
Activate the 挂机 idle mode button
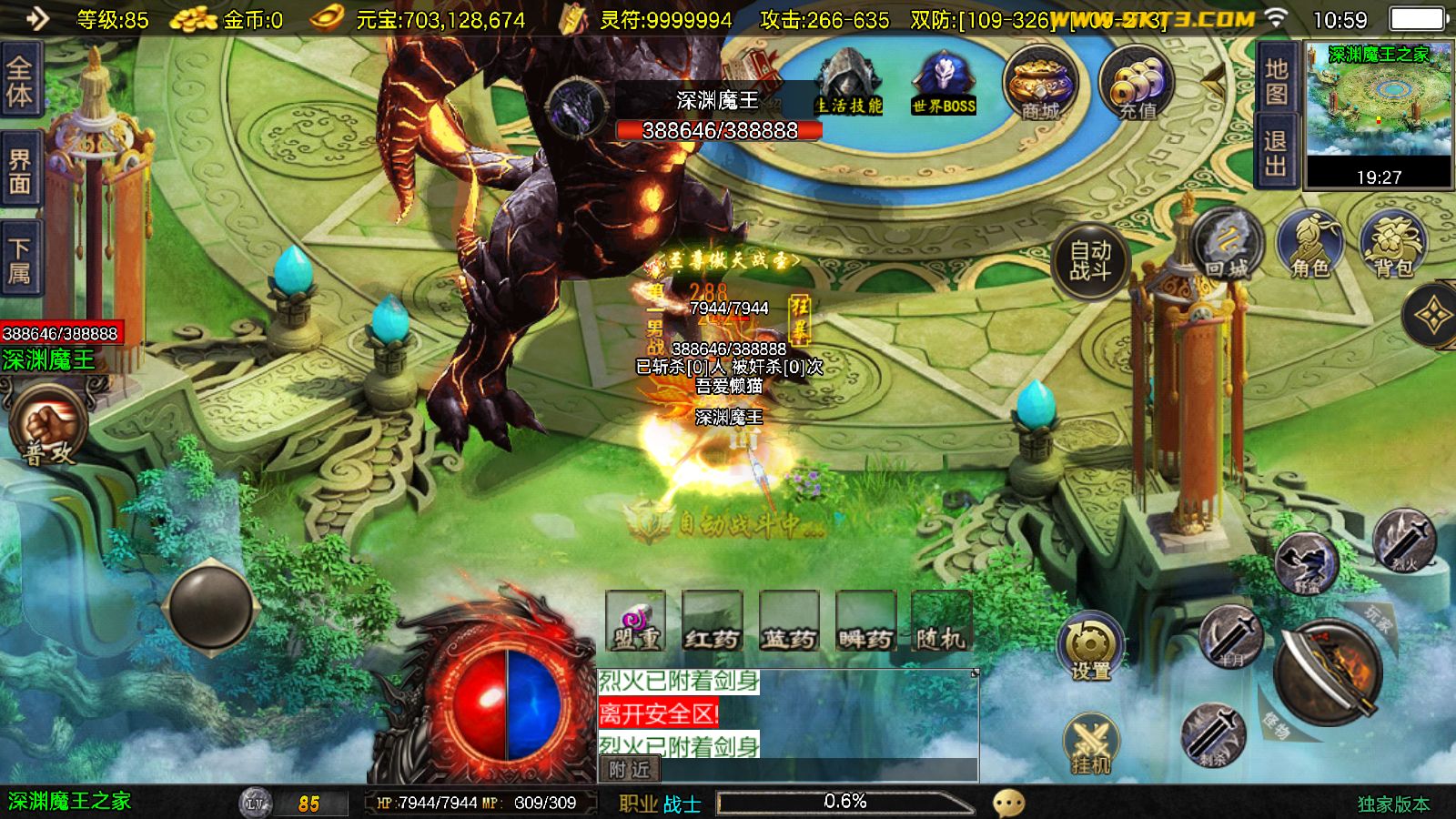[1090, 745]
